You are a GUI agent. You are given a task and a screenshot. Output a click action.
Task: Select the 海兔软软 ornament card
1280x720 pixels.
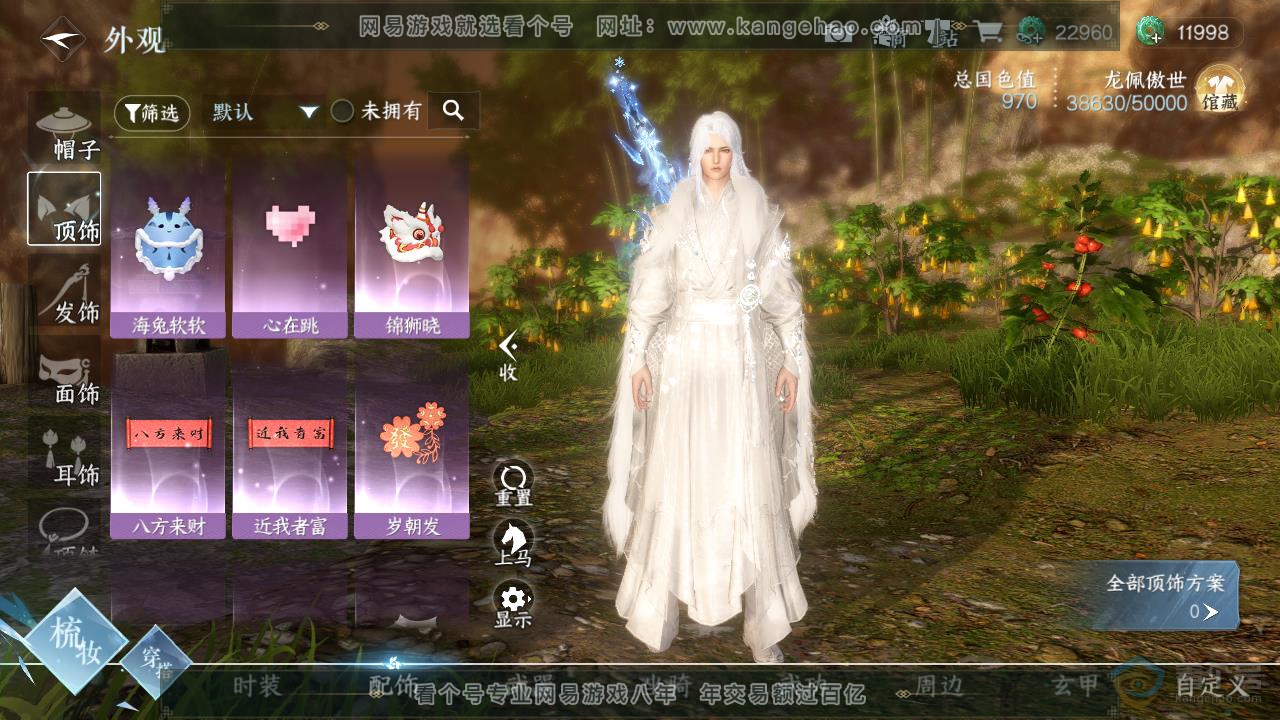click(x=170, y=247)
